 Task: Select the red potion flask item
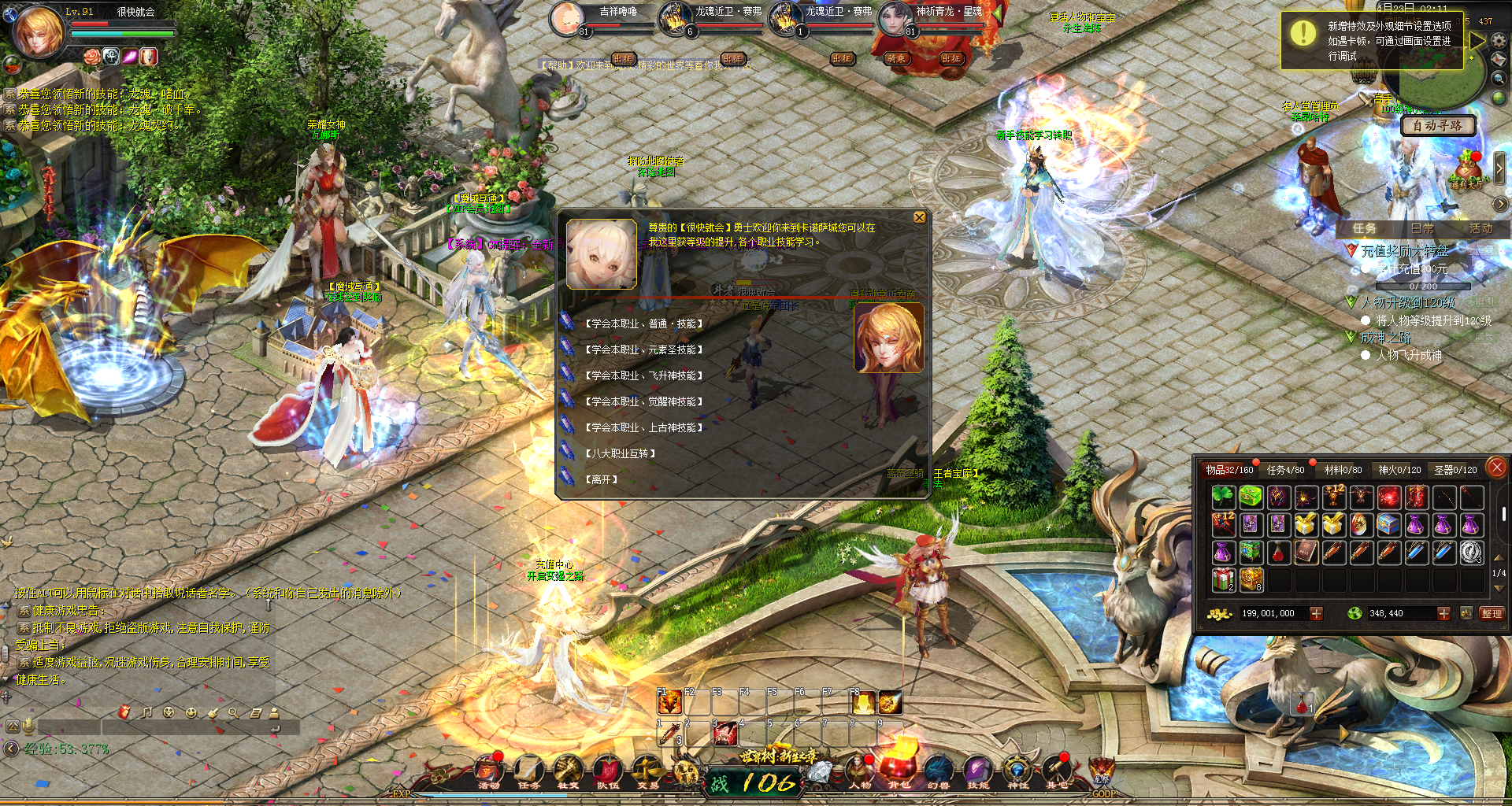pyautogui.click(x=1278, y=553)
